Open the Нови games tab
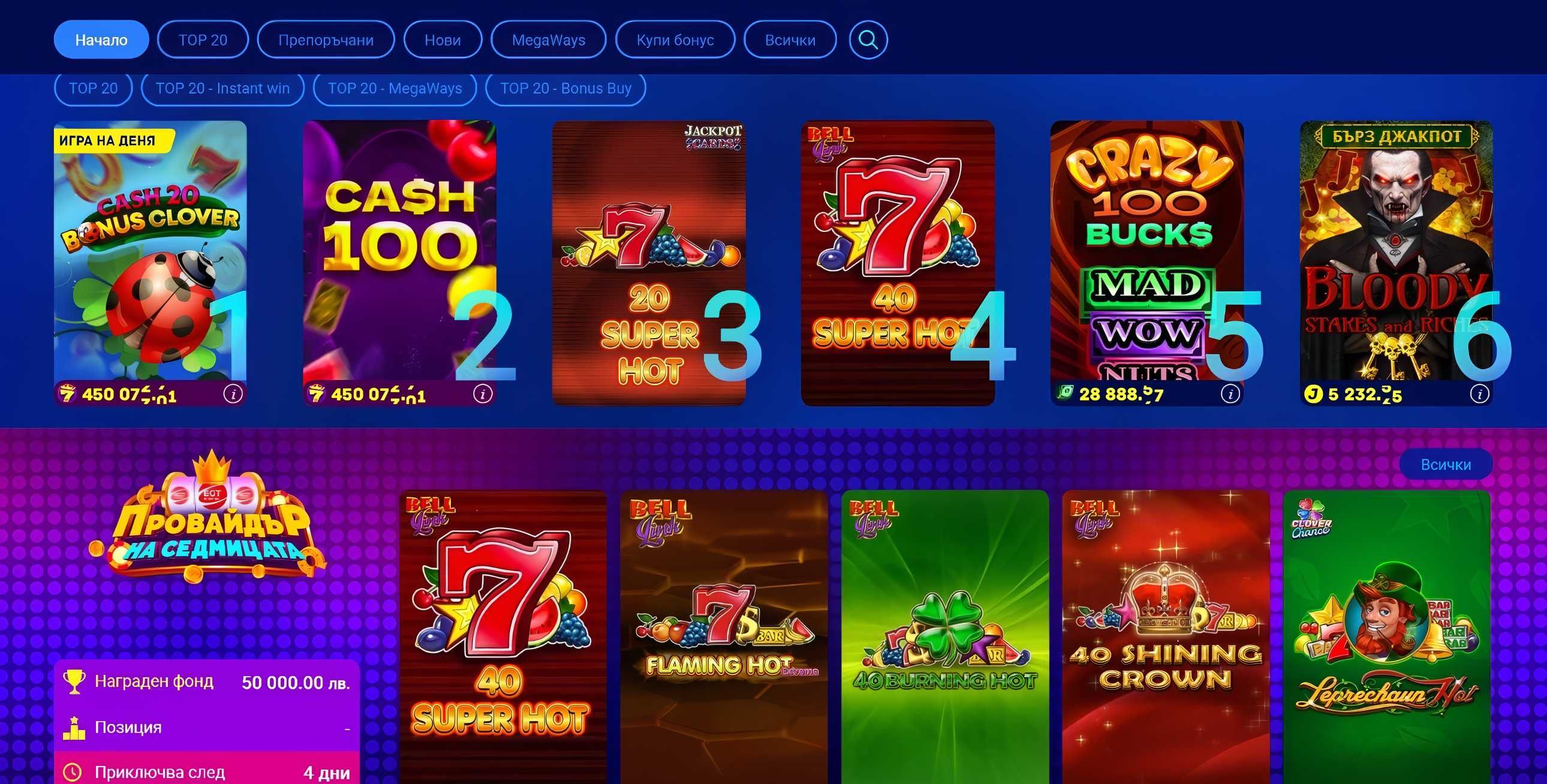The width and height of the screenshot is (1547, 784). point(443,40)
